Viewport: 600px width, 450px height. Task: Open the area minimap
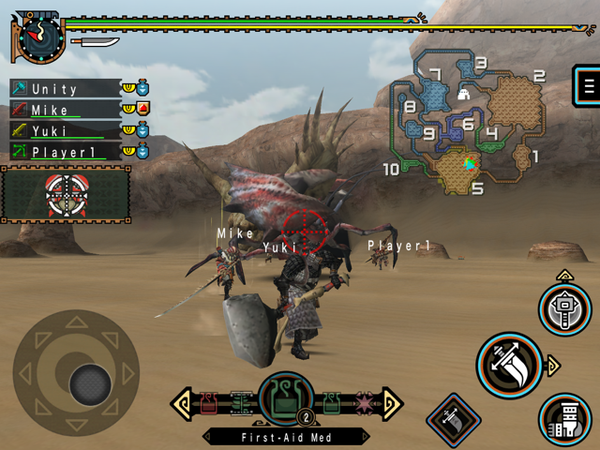[470, 125]
